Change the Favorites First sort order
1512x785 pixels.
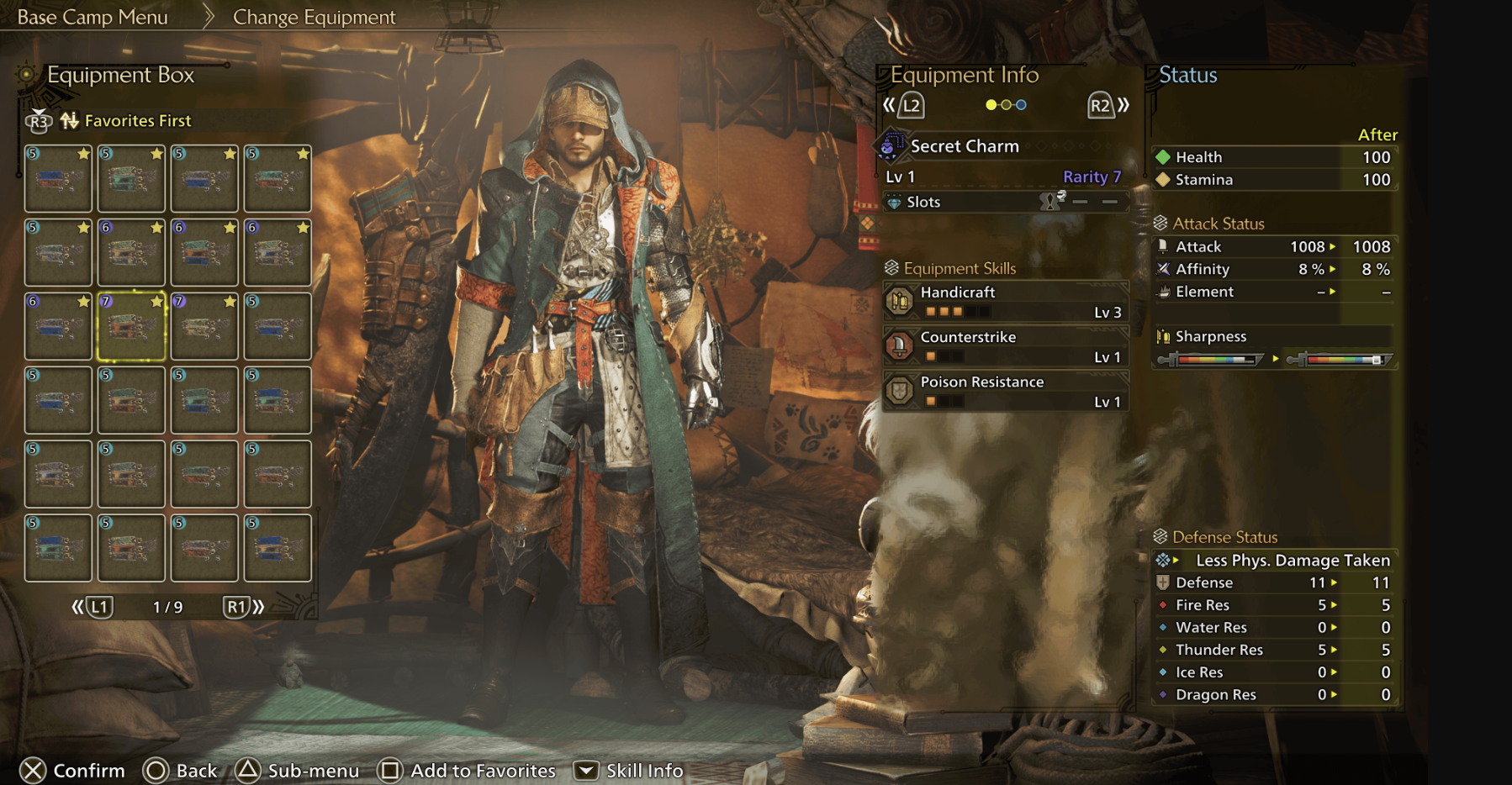tap(137, 121)
